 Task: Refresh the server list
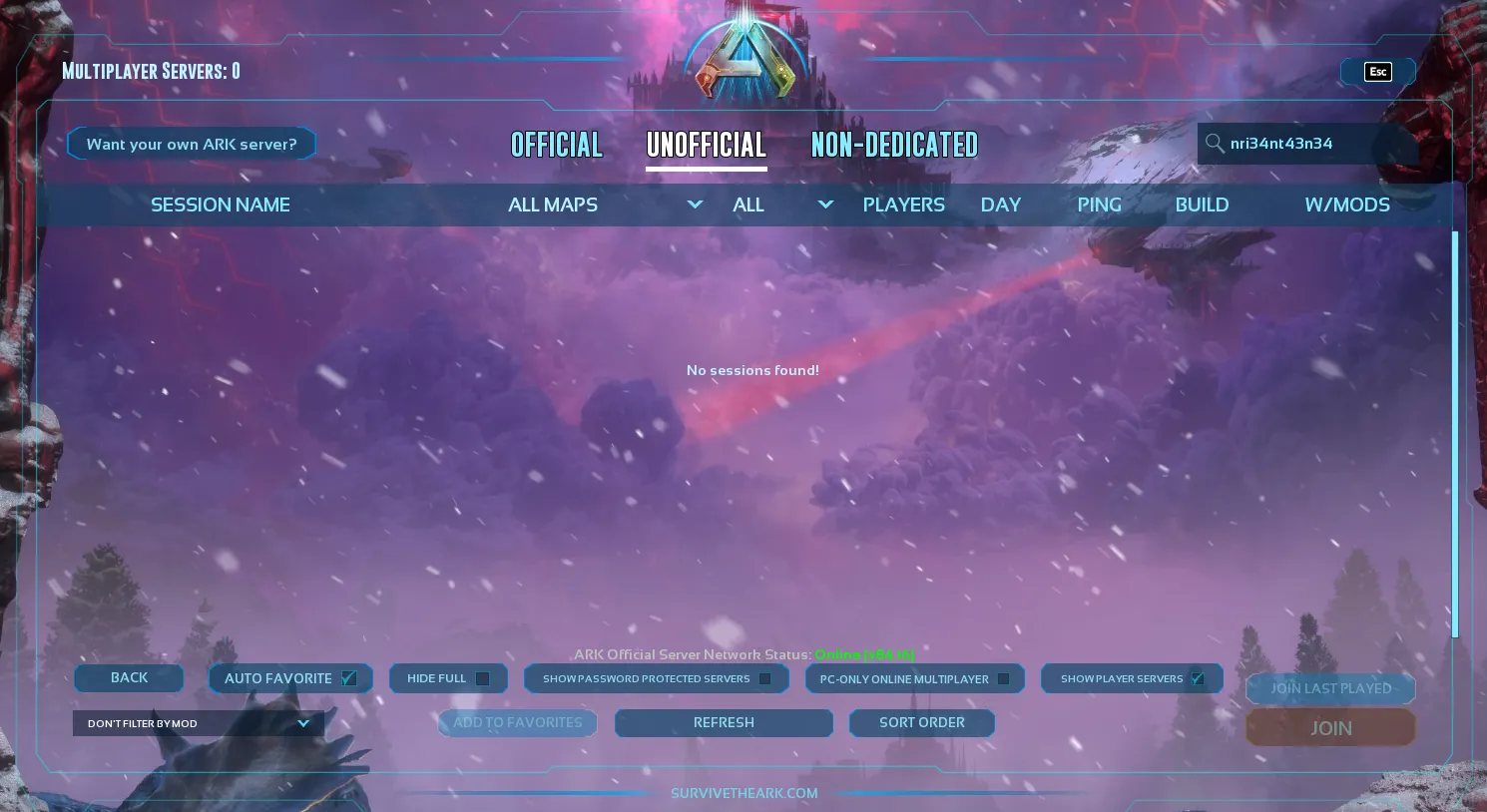click(x=724, y=722)
